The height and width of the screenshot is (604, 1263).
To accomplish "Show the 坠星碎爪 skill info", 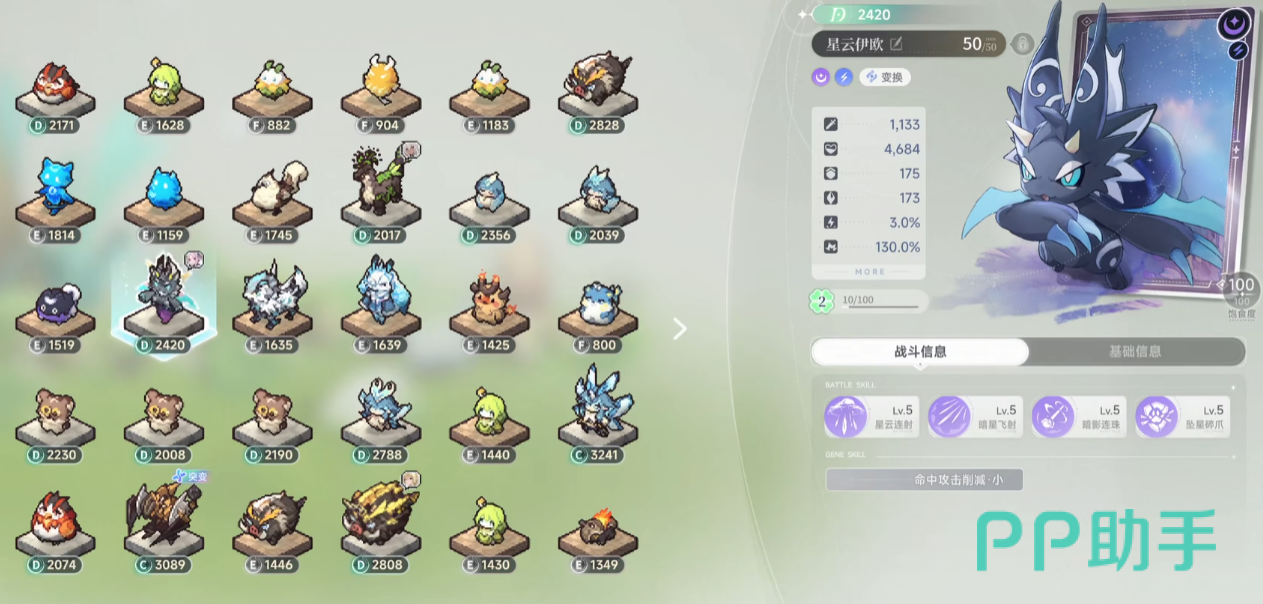I will pyautogui.click(x=1157, y=417).
